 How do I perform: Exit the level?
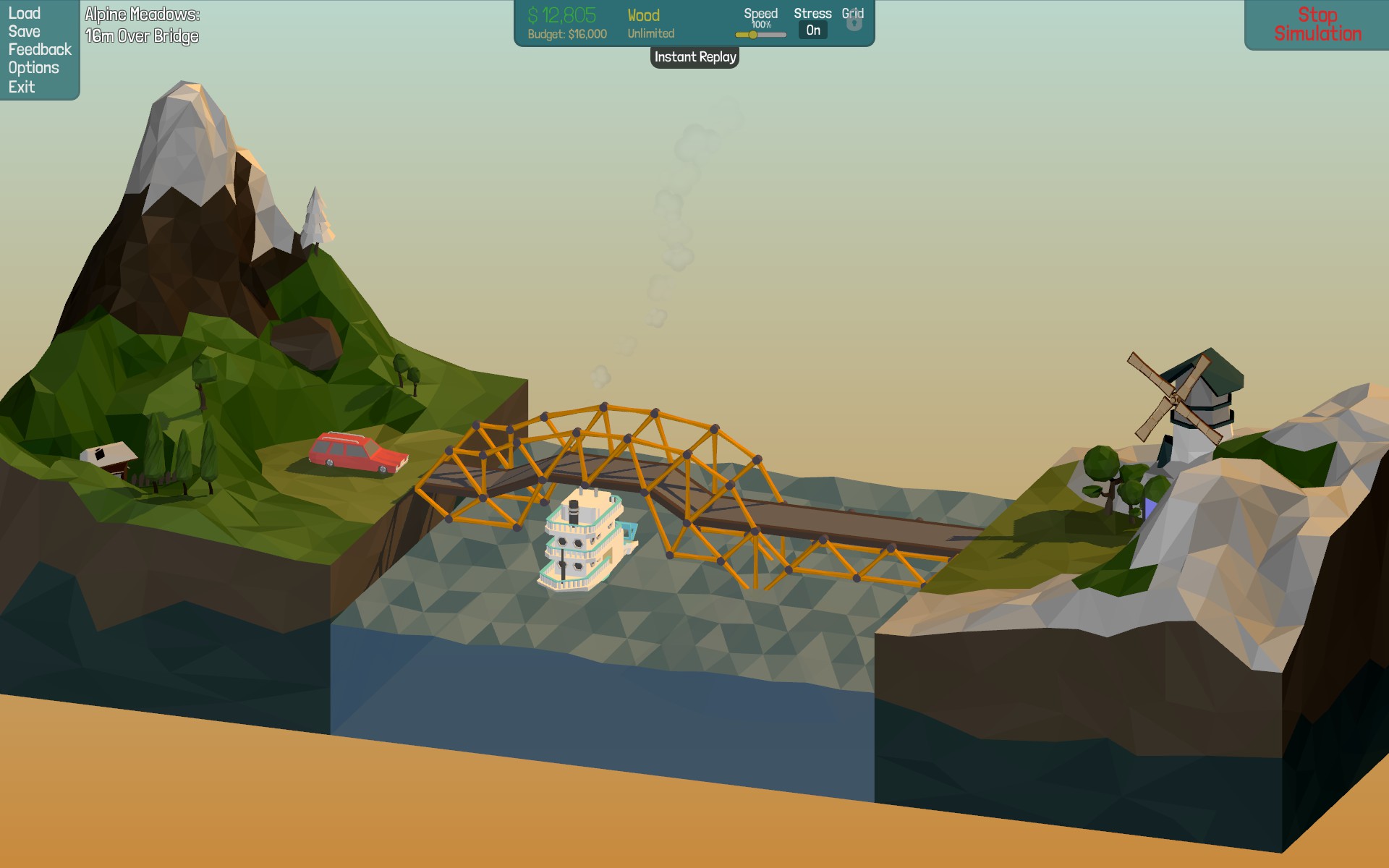pos(22,87)
